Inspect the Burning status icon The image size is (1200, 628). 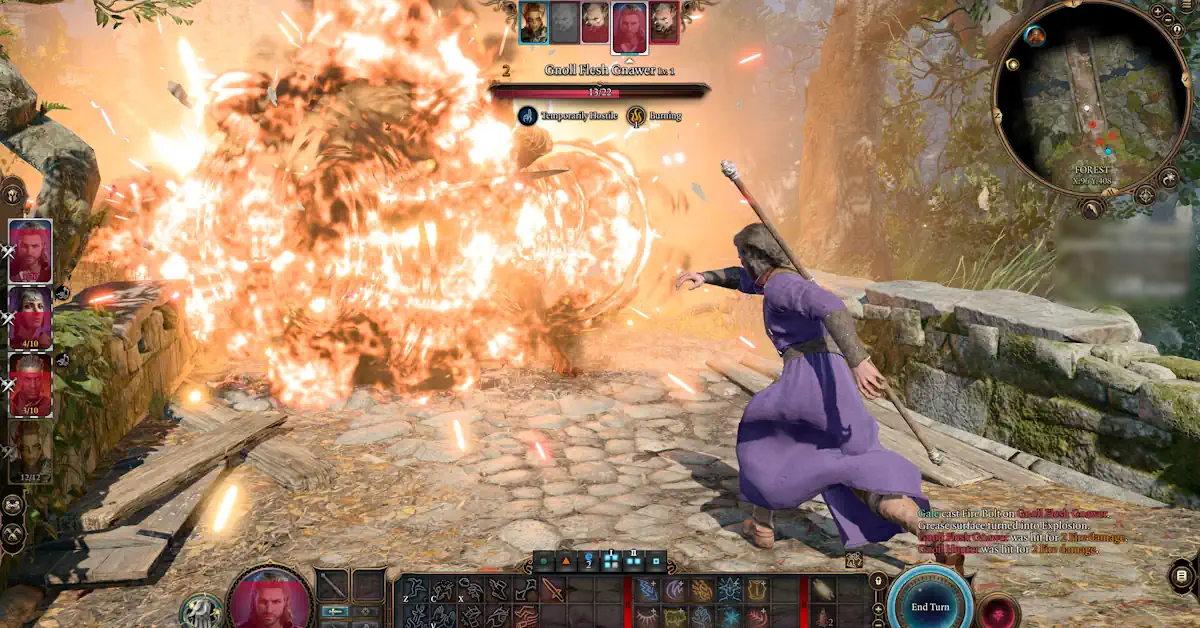pyautogui.click(x=637, y=116)
